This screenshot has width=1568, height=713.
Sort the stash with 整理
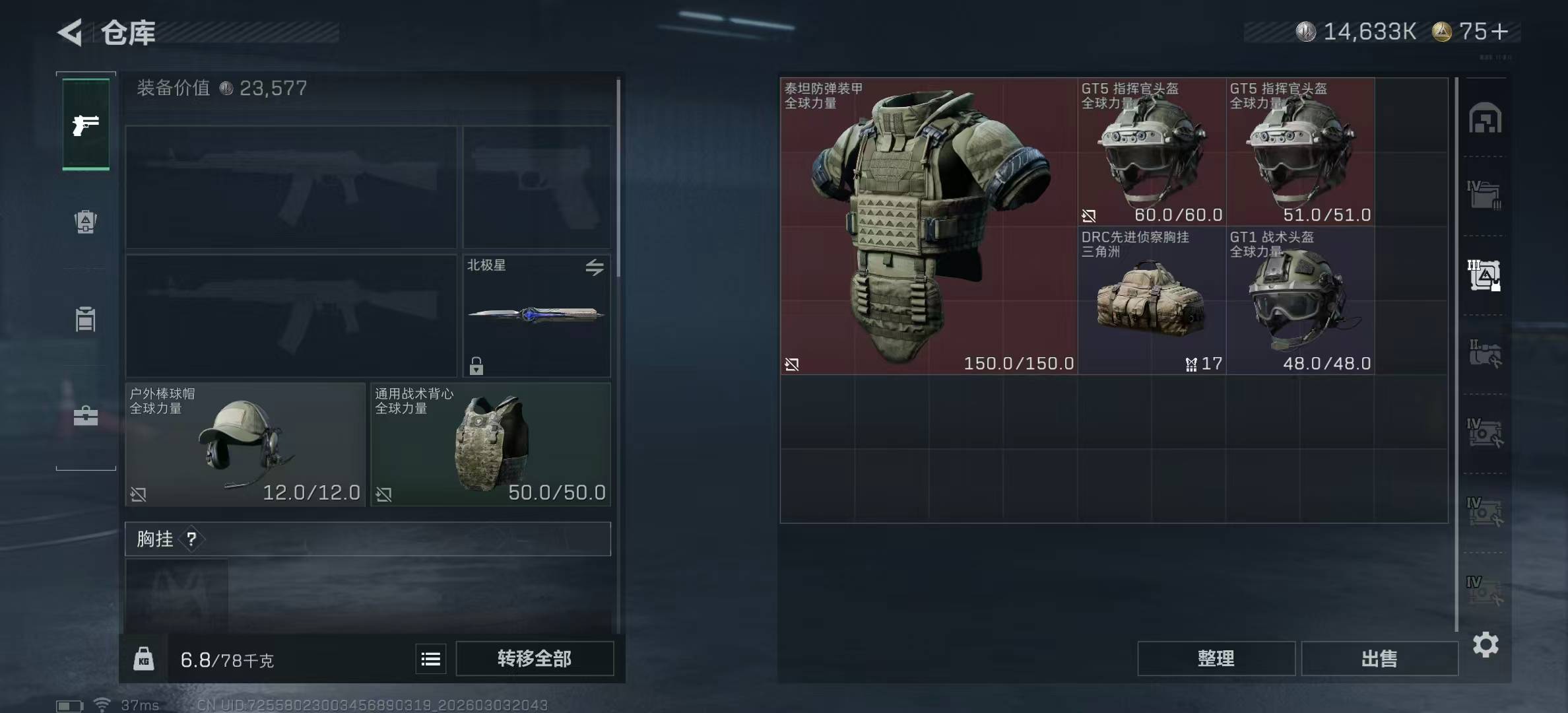(1216, 658)
